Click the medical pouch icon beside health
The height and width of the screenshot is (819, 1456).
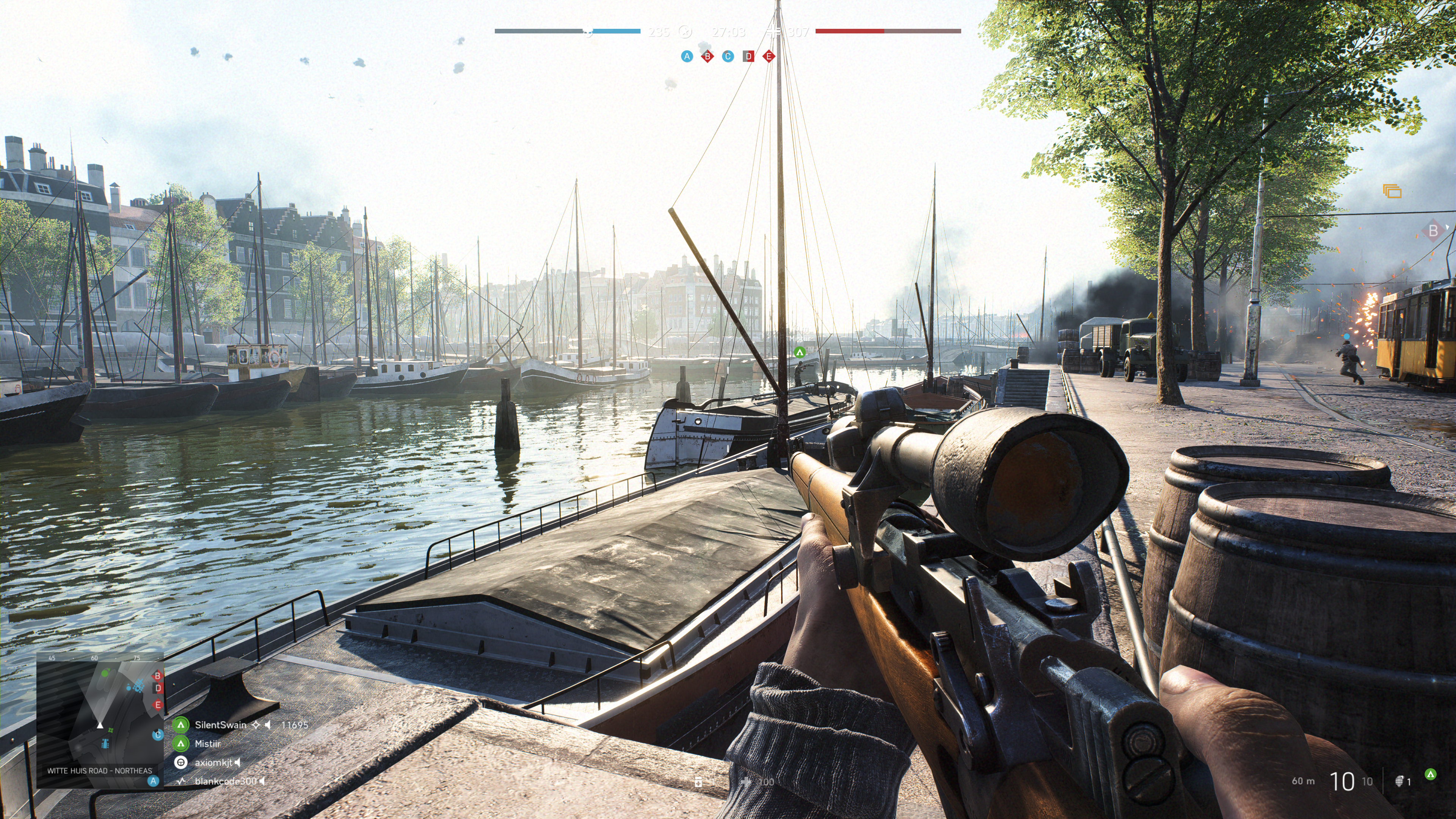click(698, 781)
